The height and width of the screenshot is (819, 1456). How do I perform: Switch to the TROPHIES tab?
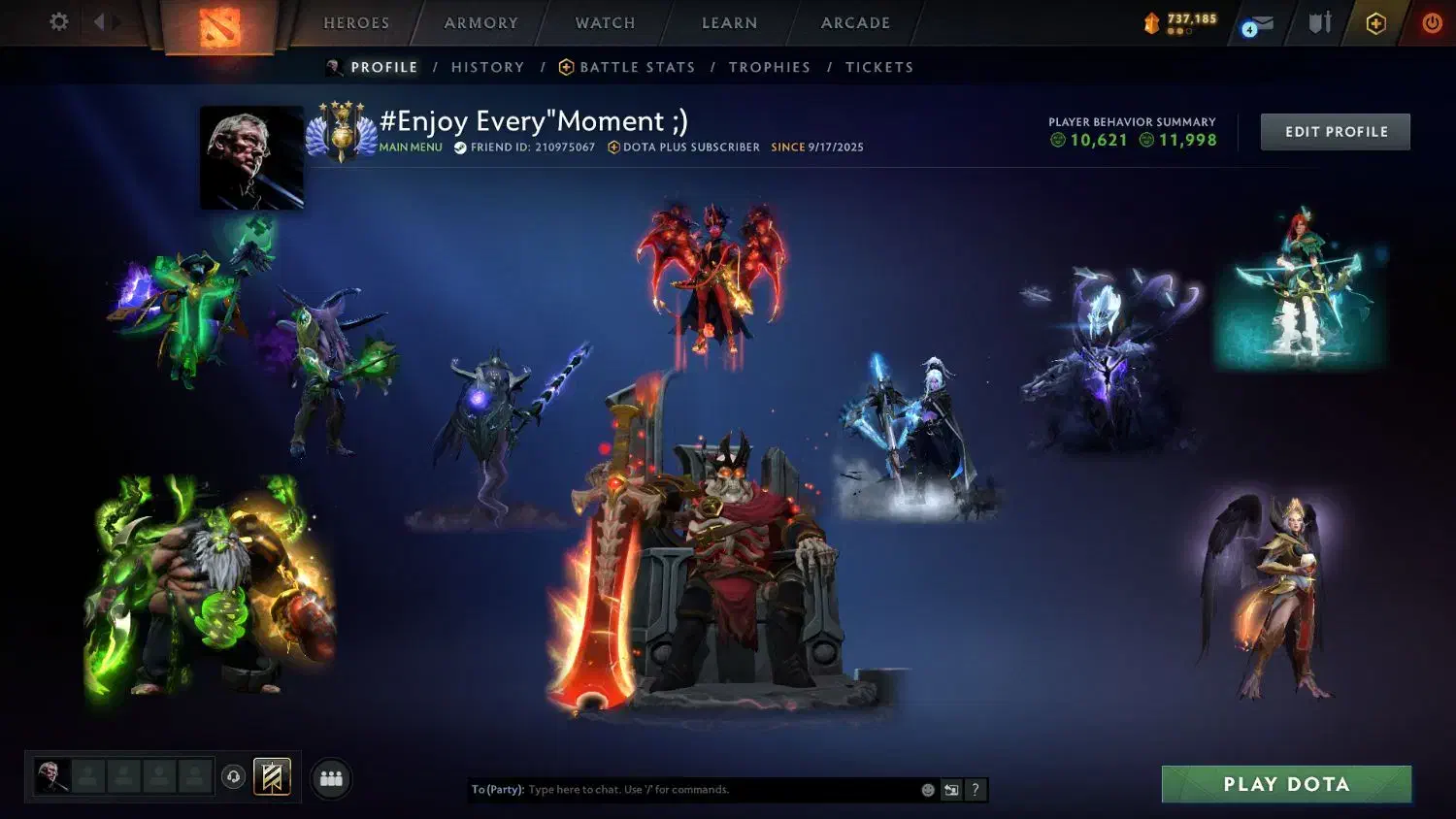(770, 66)
